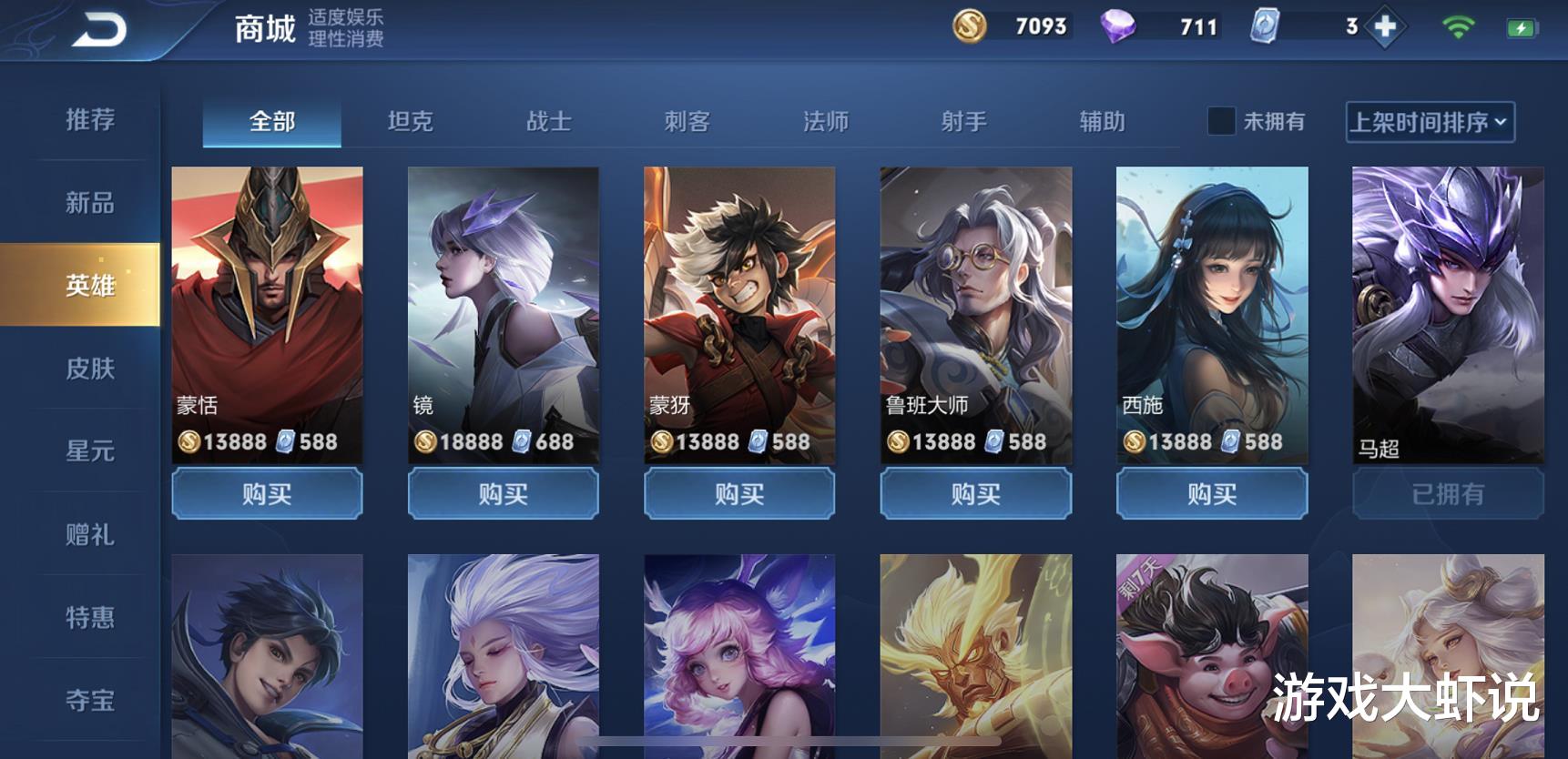Click the gold coin currency icon
Screen dimensions: 1568x759
tap(968, 26)
